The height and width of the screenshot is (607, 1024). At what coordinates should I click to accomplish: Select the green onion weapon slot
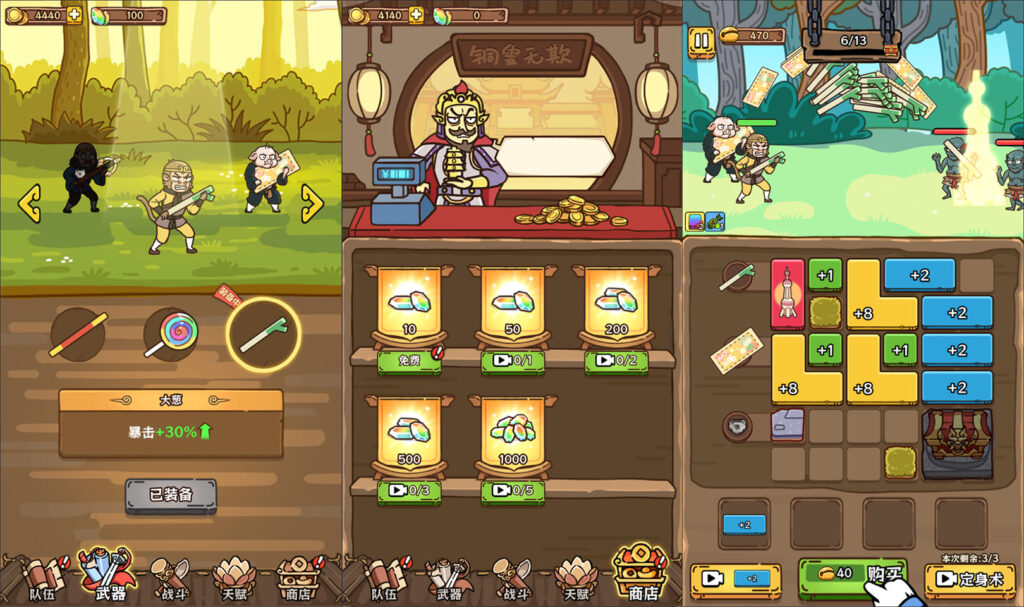coord(264,334)
